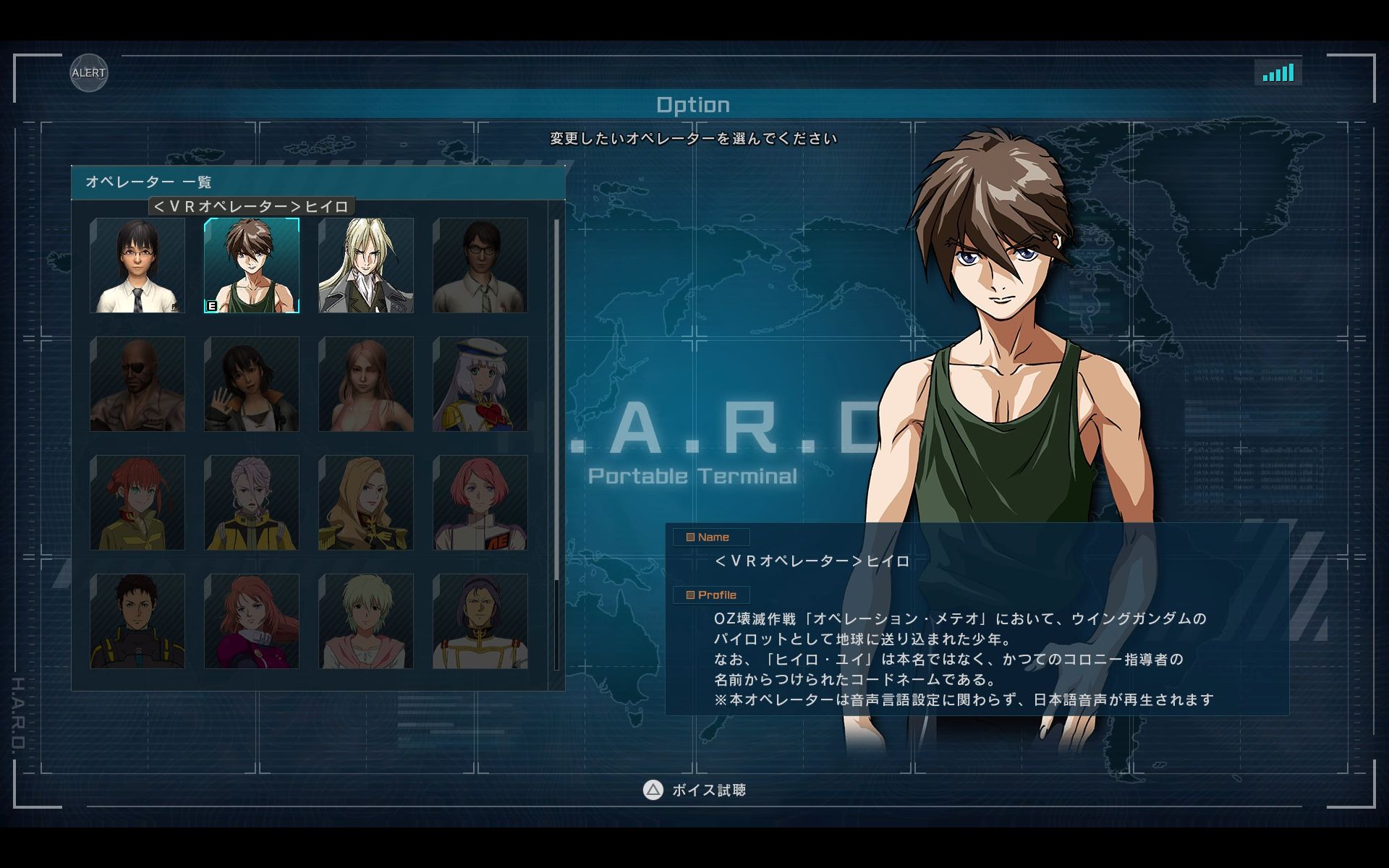
Task: Choose the blonde woman in yellow hood
Action: pos(366,503)
